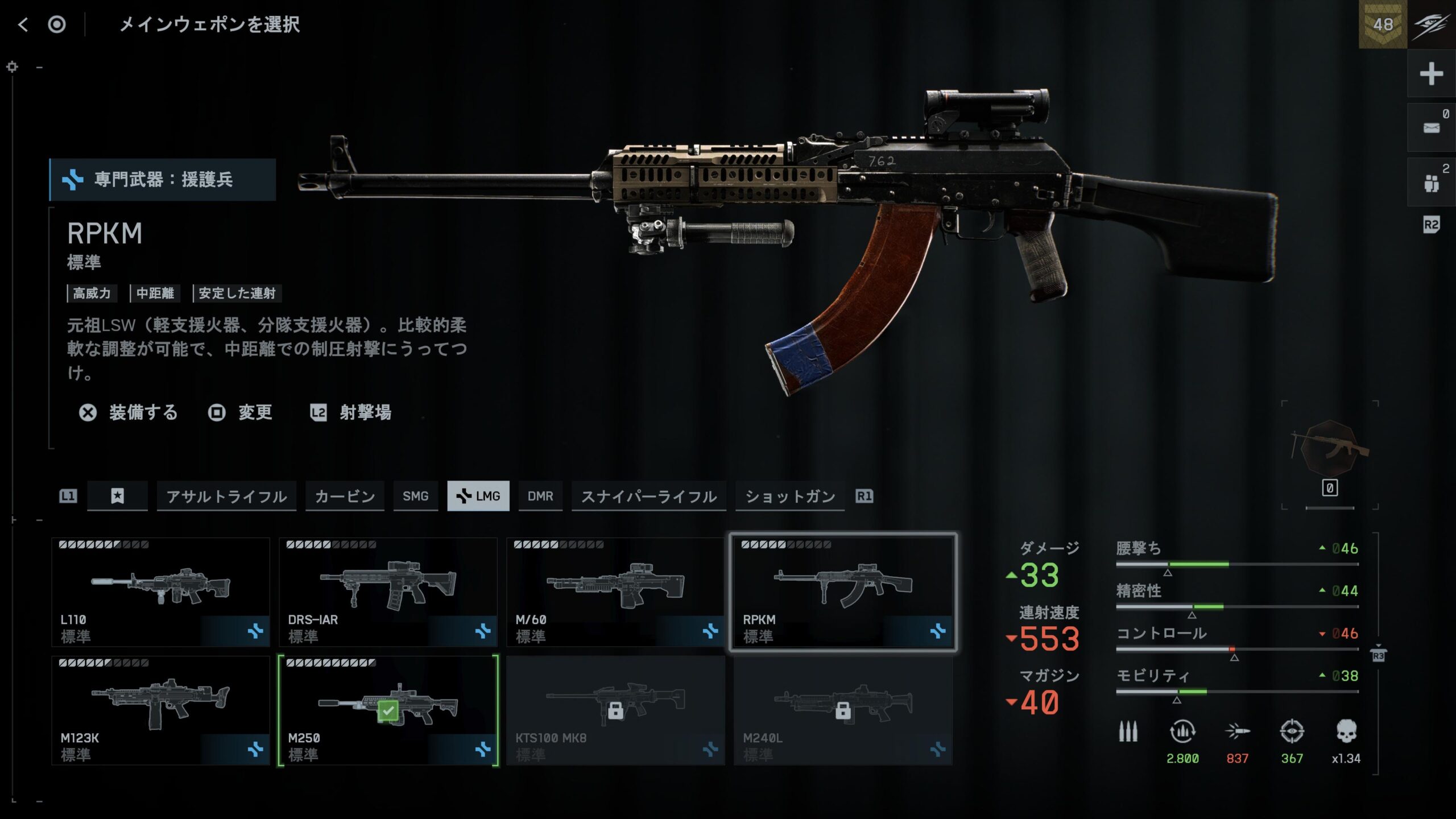
Task: Choose the DRS-IAR weapon tile
Action: [388, 591]
